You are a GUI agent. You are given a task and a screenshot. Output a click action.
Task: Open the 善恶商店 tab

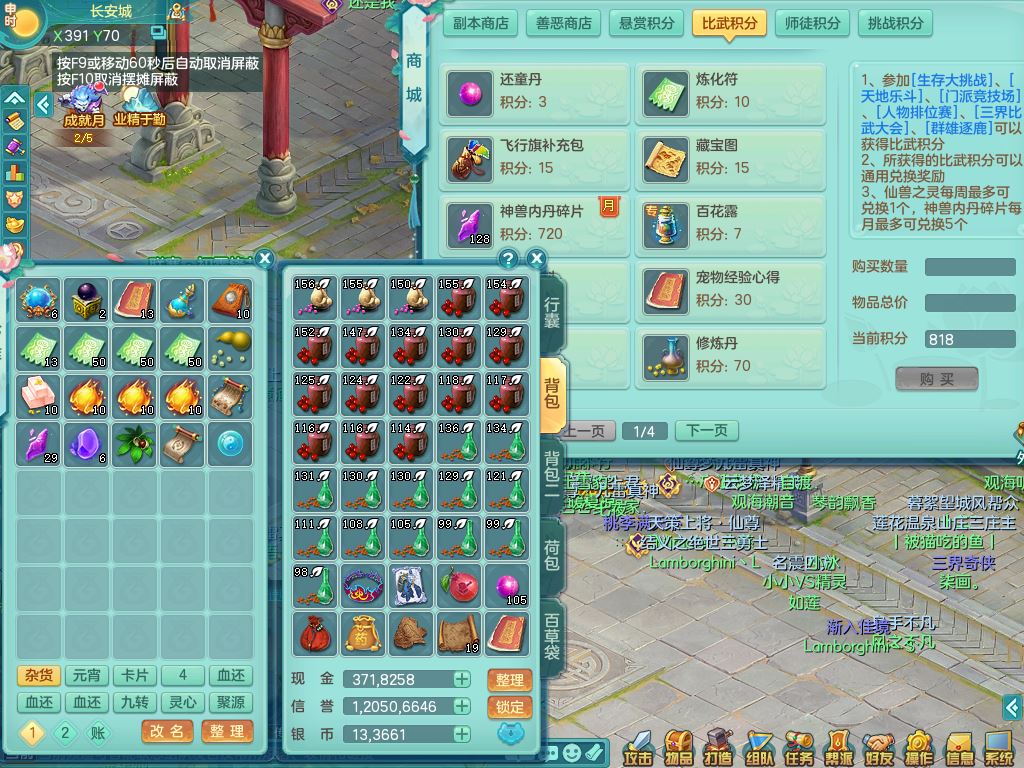pyautogui.click(x=564, y=23)
